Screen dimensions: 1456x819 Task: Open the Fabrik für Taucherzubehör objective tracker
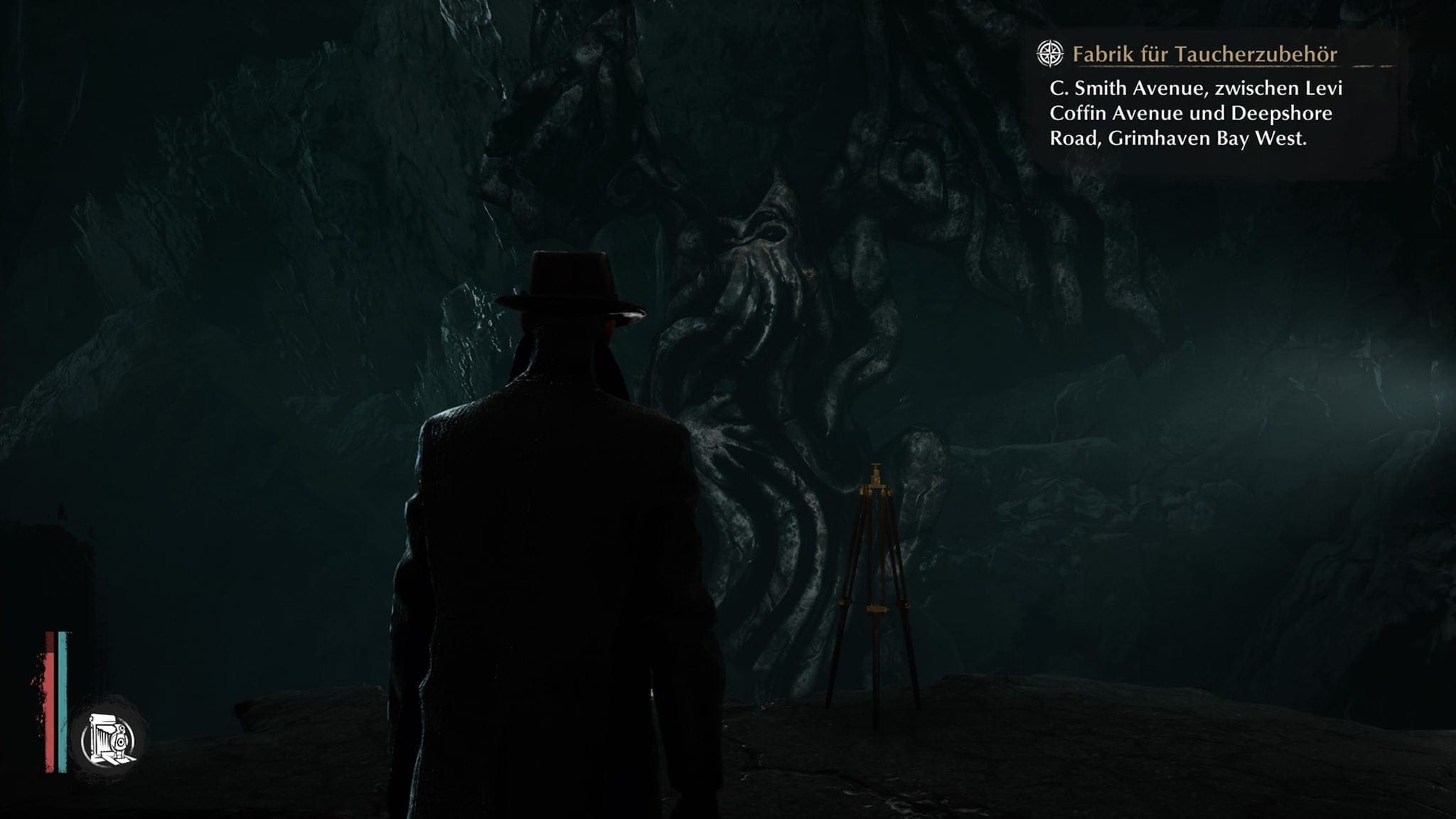(1204, 54)
